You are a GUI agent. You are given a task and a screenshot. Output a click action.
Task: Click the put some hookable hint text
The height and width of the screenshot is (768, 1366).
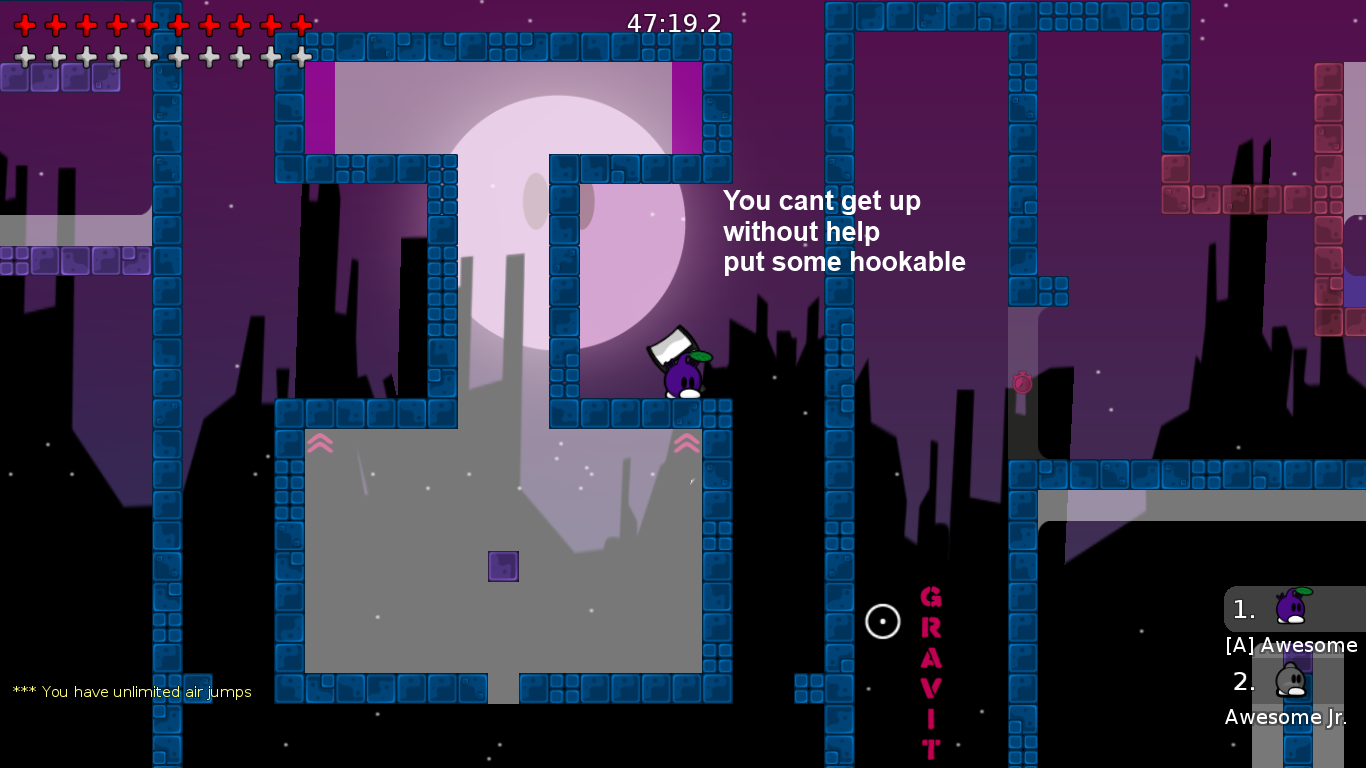845,262
